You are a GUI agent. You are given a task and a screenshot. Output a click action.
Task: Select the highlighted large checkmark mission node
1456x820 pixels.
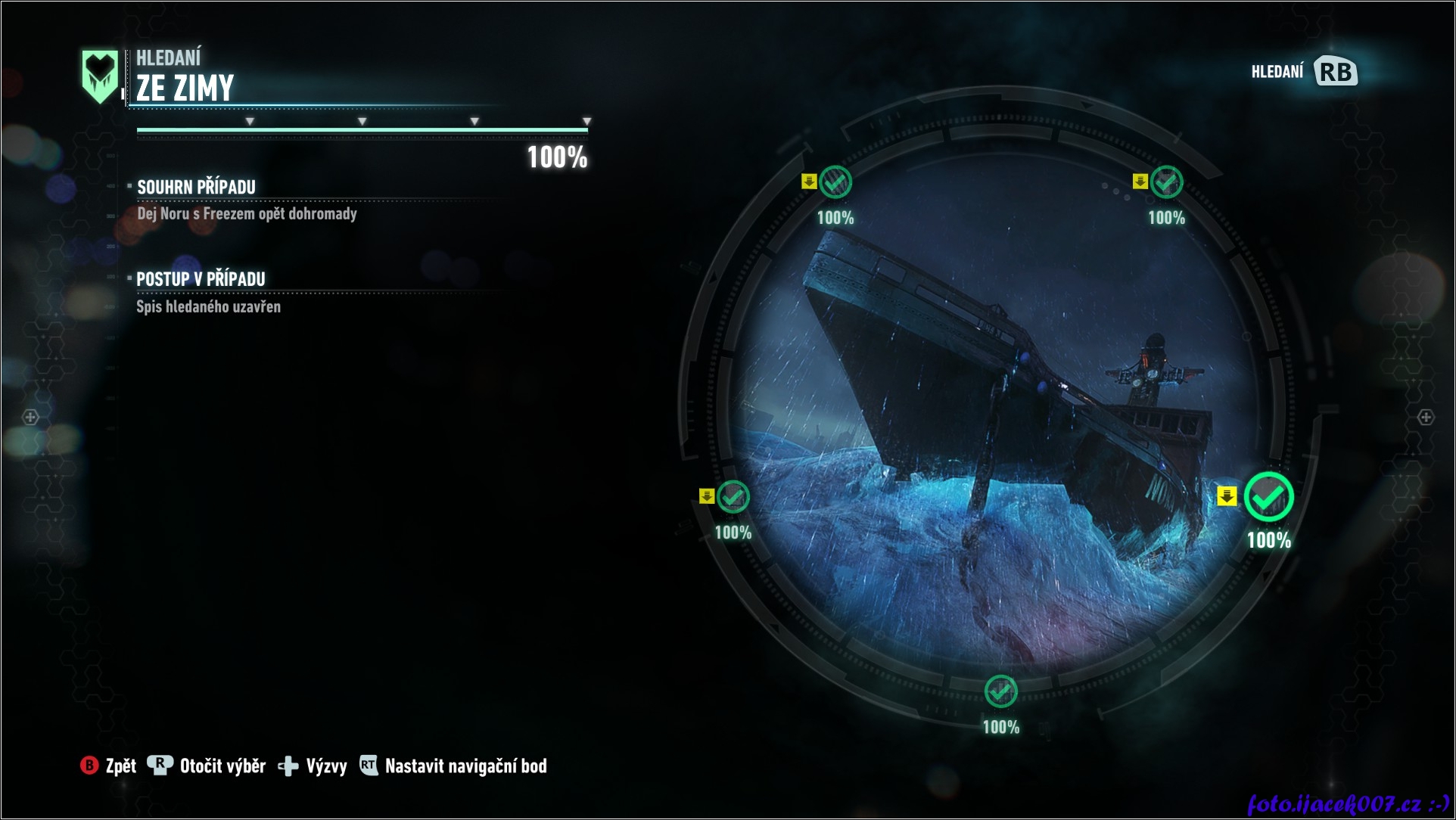1269,497
